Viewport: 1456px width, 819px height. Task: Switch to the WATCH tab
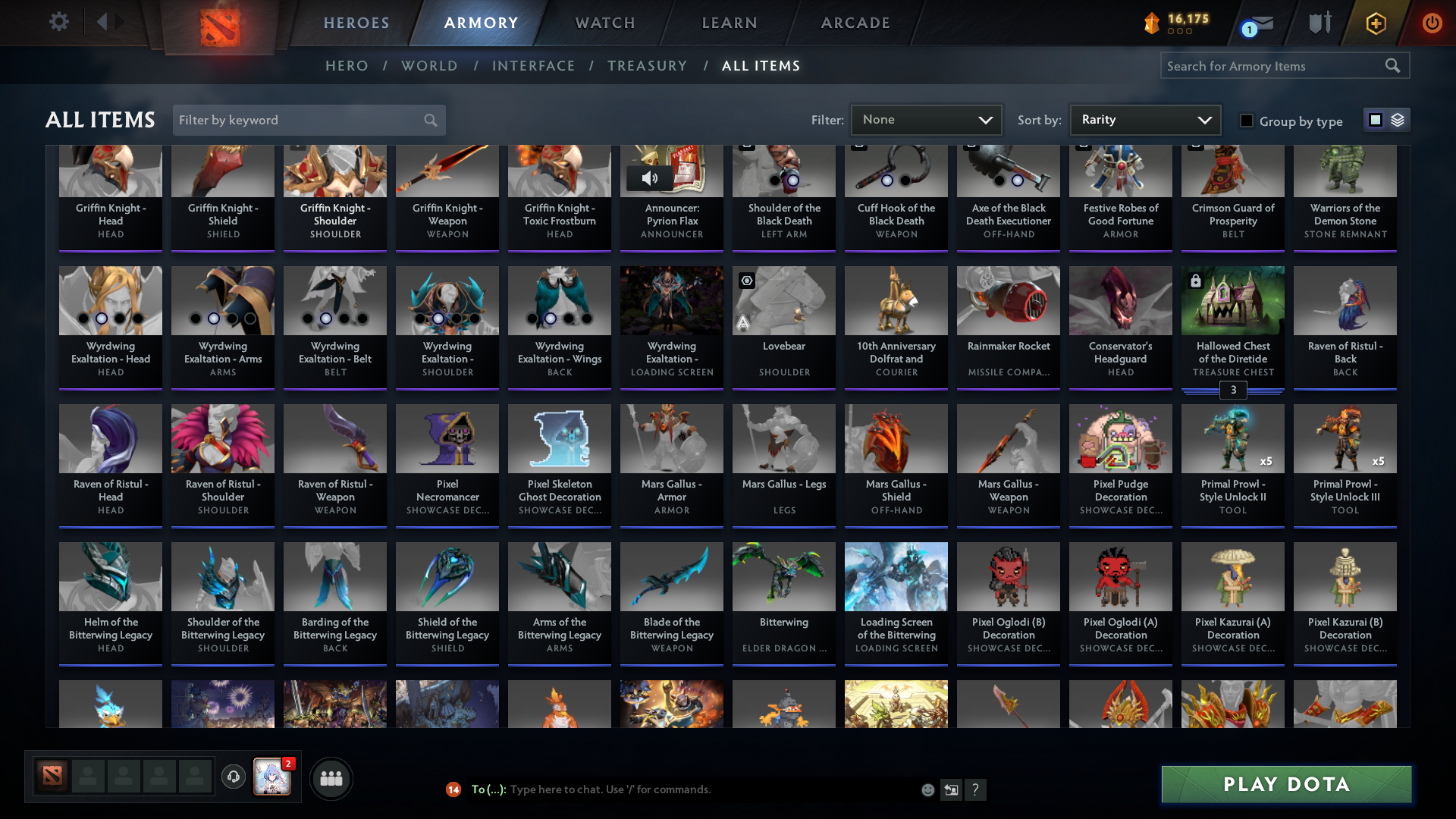point(604,23)
